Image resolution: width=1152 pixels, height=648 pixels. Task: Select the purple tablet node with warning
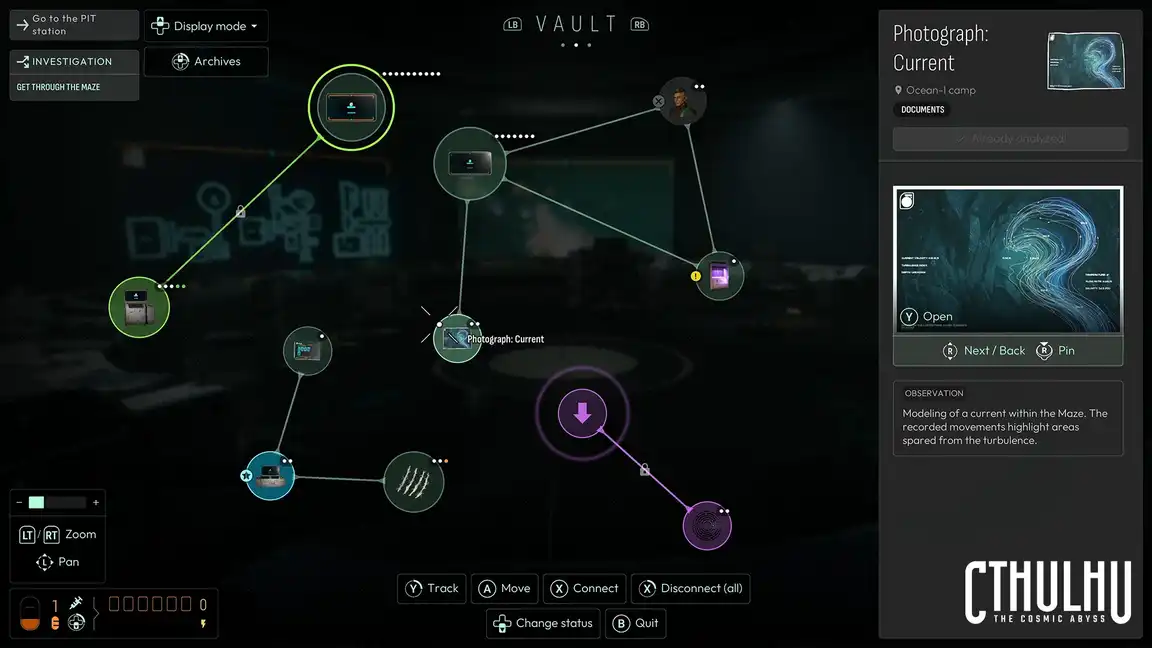coord(719,276)
